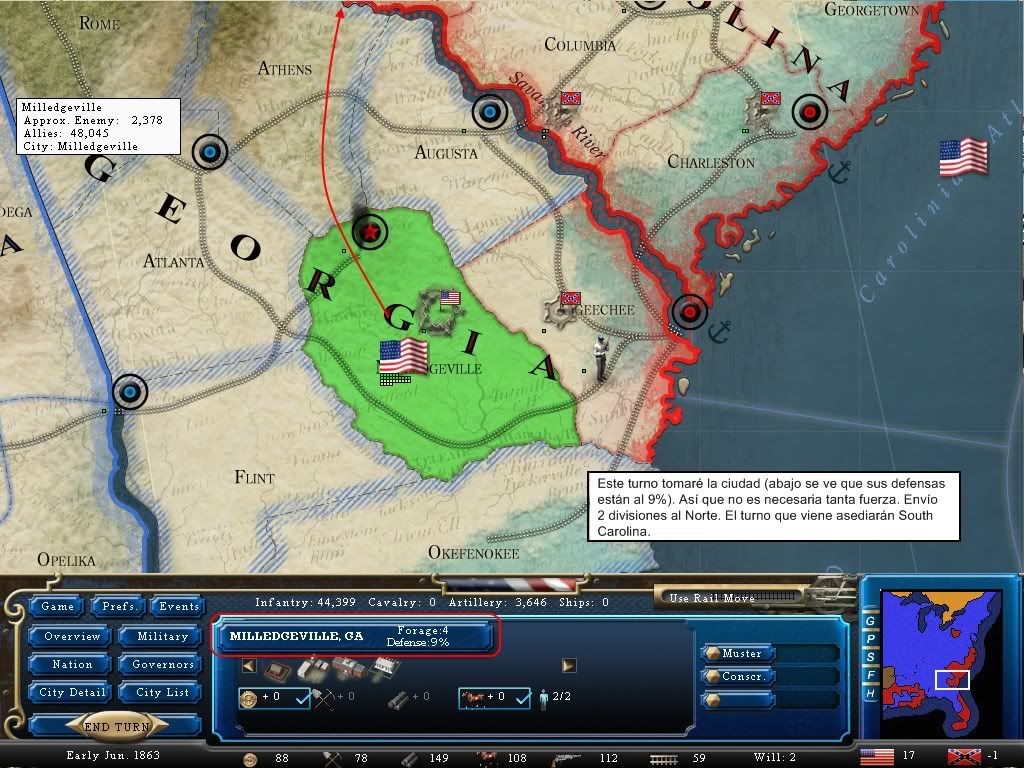Select the H map filter tab
The width and height of the screenshot is (1024, 768).
[x=870, y=693]
